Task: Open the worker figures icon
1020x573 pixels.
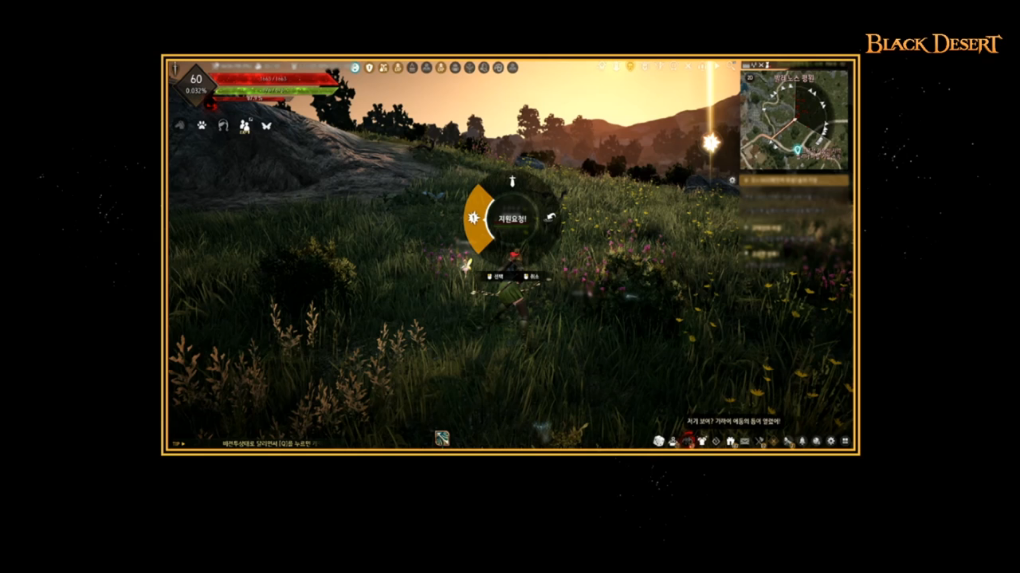Action: tap(245, 126)
